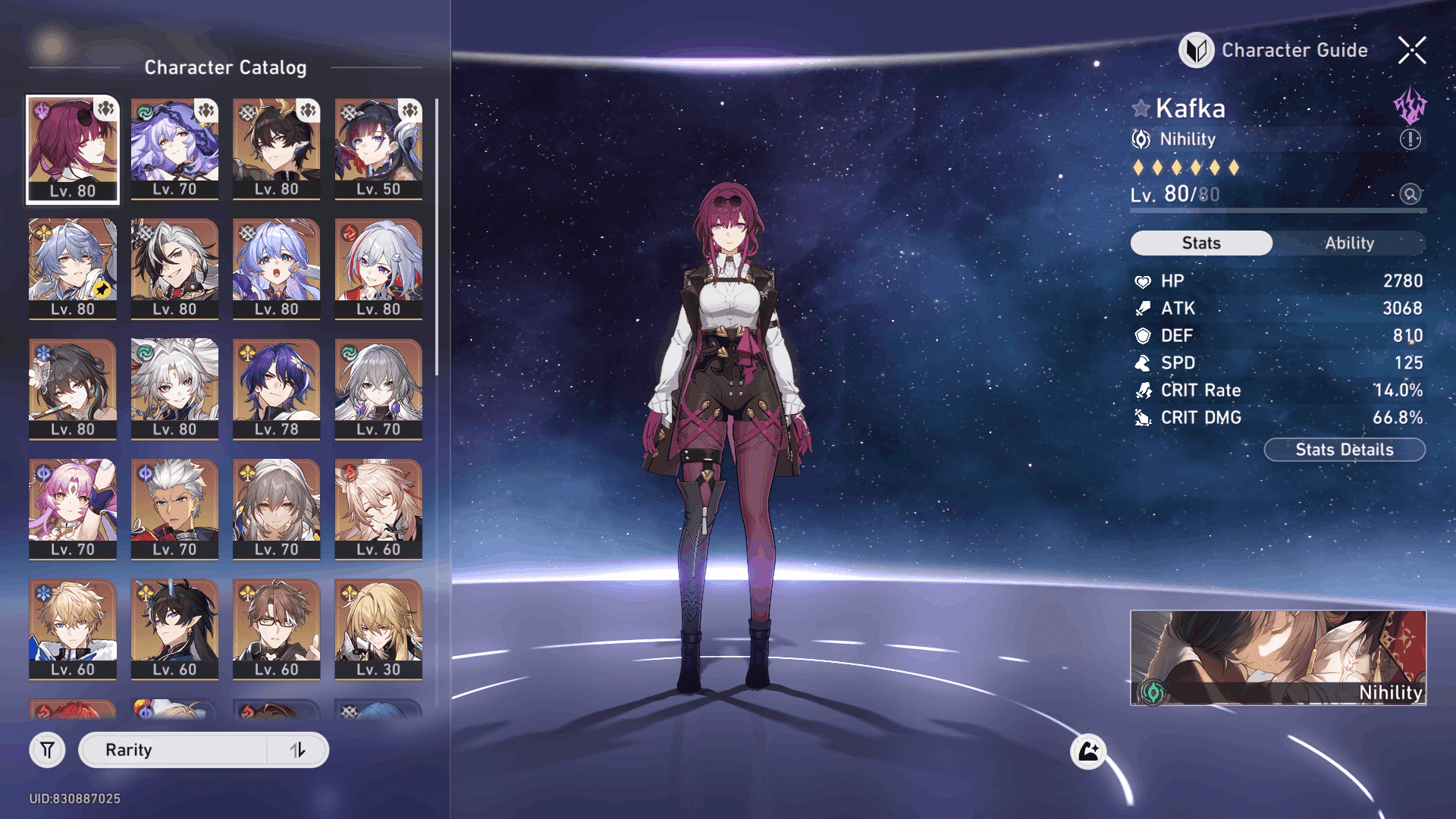Choose the Lv. 50 character portrait
The image size is (1456, 819).
(x=378, y=149)
